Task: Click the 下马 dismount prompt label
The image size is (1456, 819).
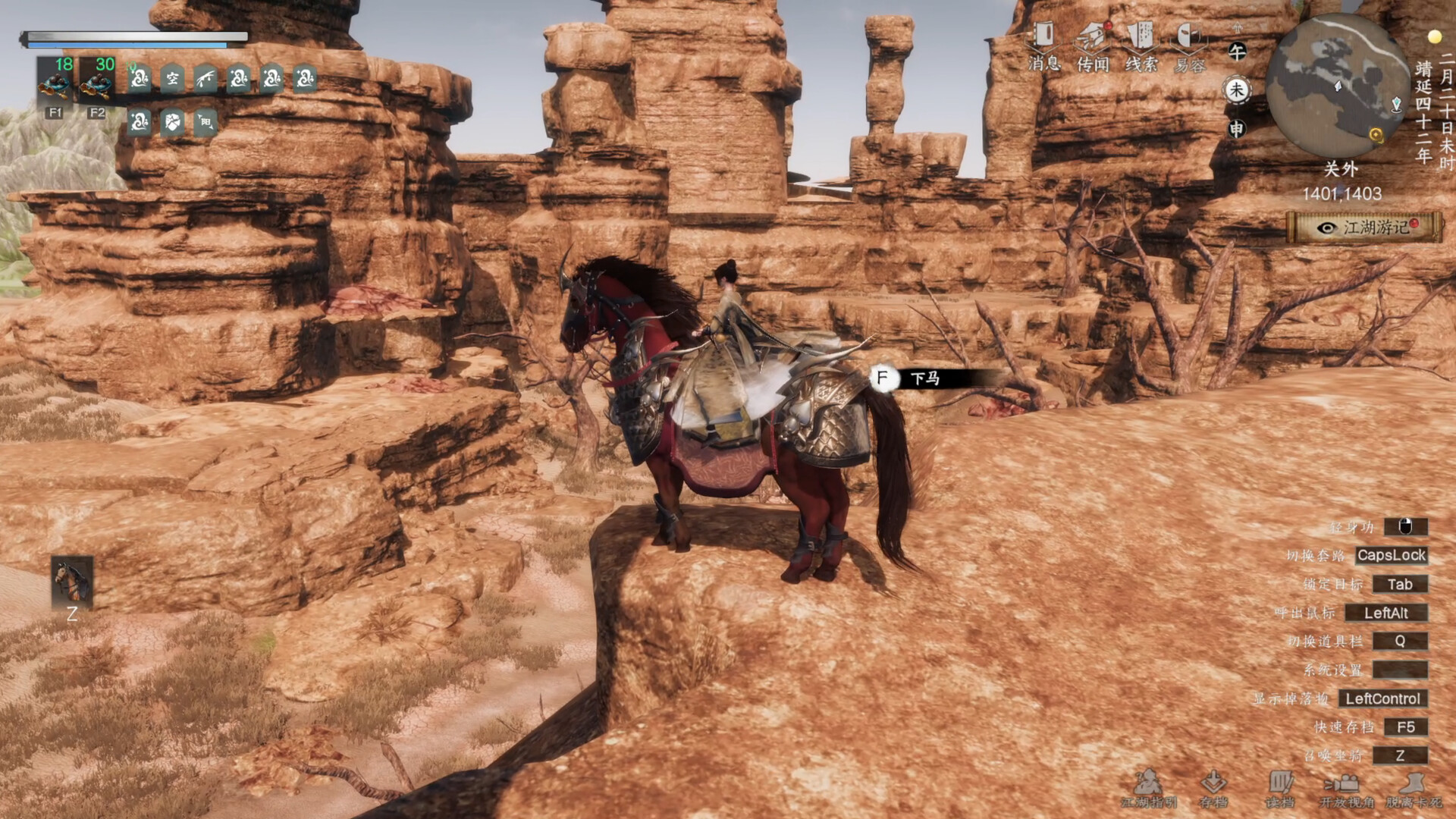Action: click(x=925, y=378)
